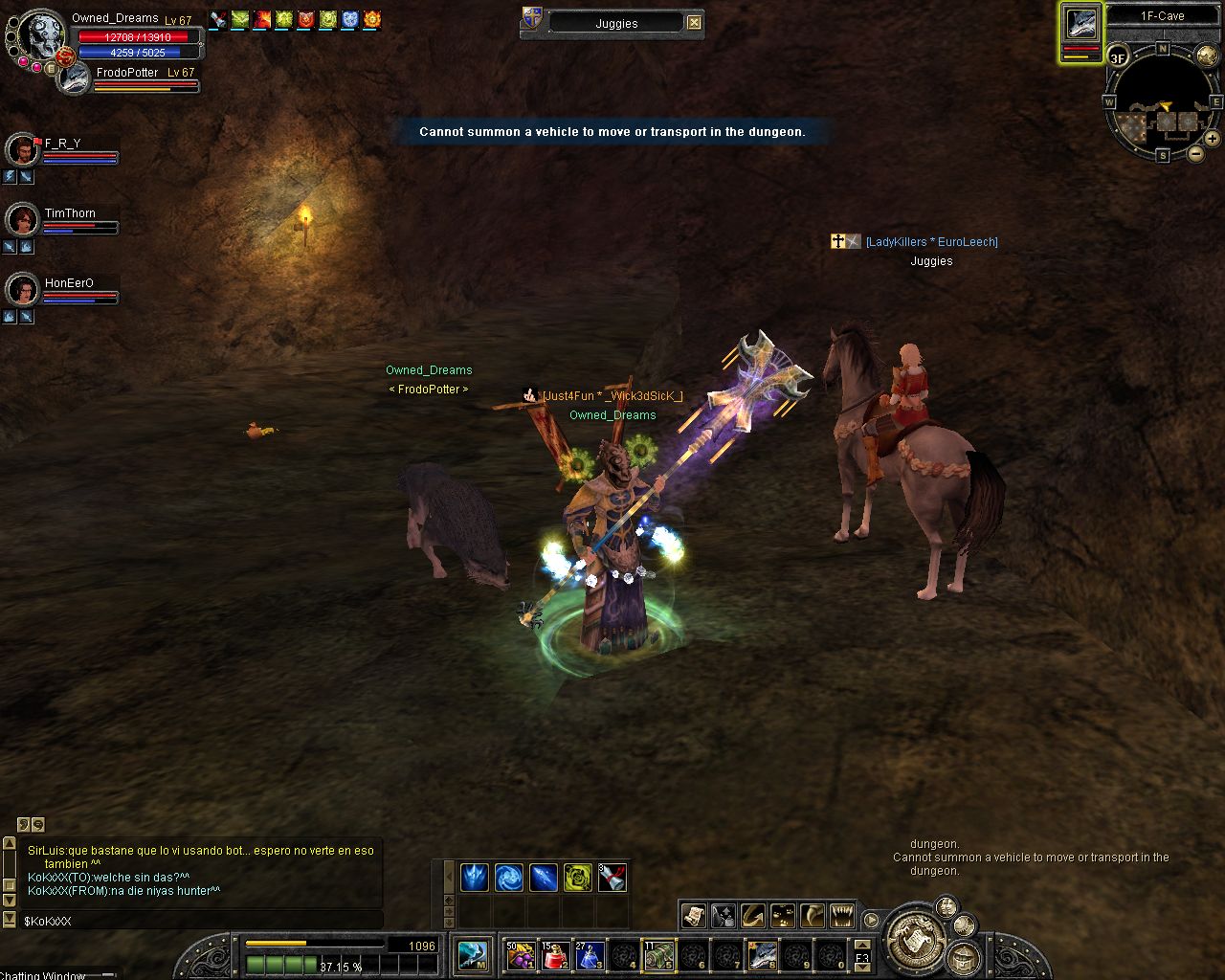
Task: Click the chat input field showing $KoKxXX
Action: pyautogui.click(x=191, y=921)
